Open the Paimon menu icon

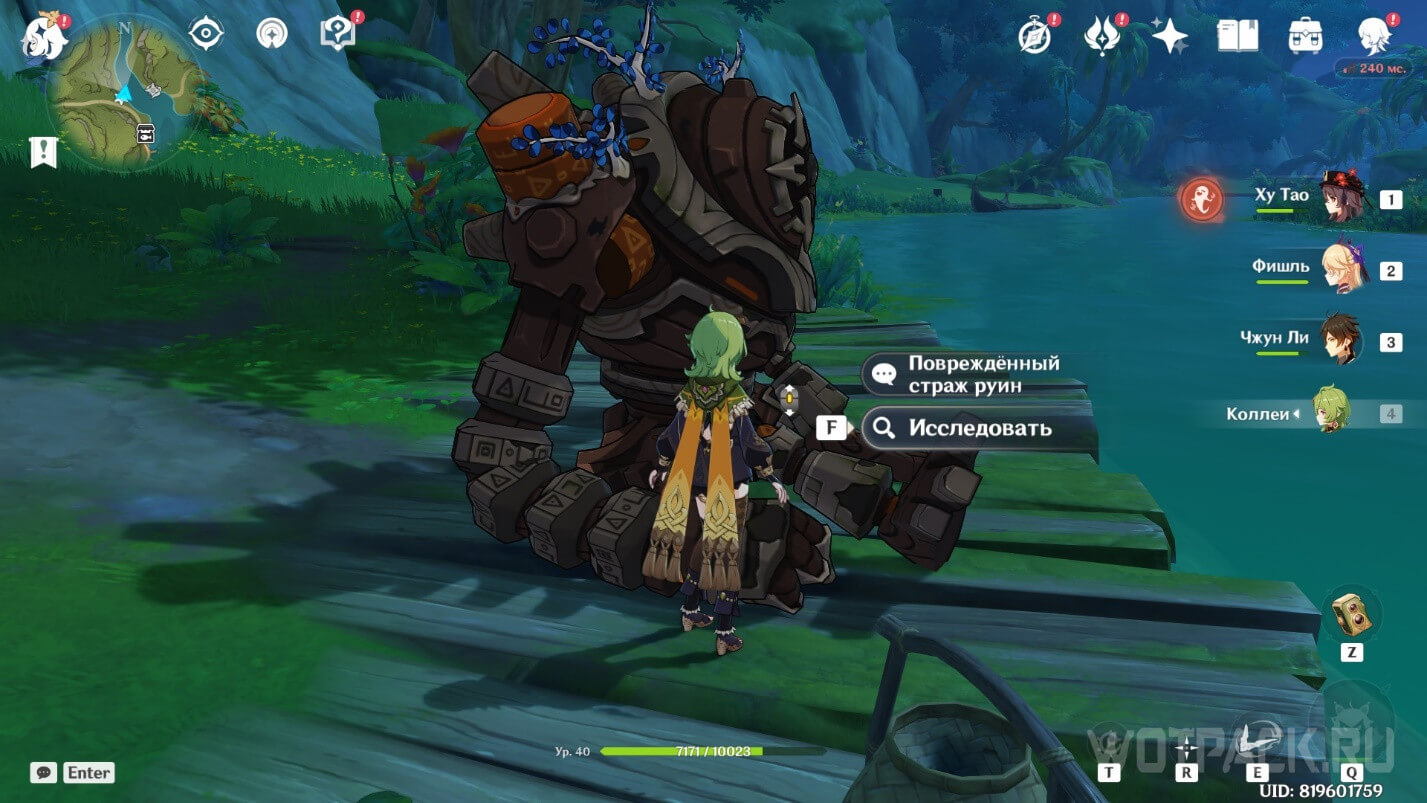click(44, 36)
